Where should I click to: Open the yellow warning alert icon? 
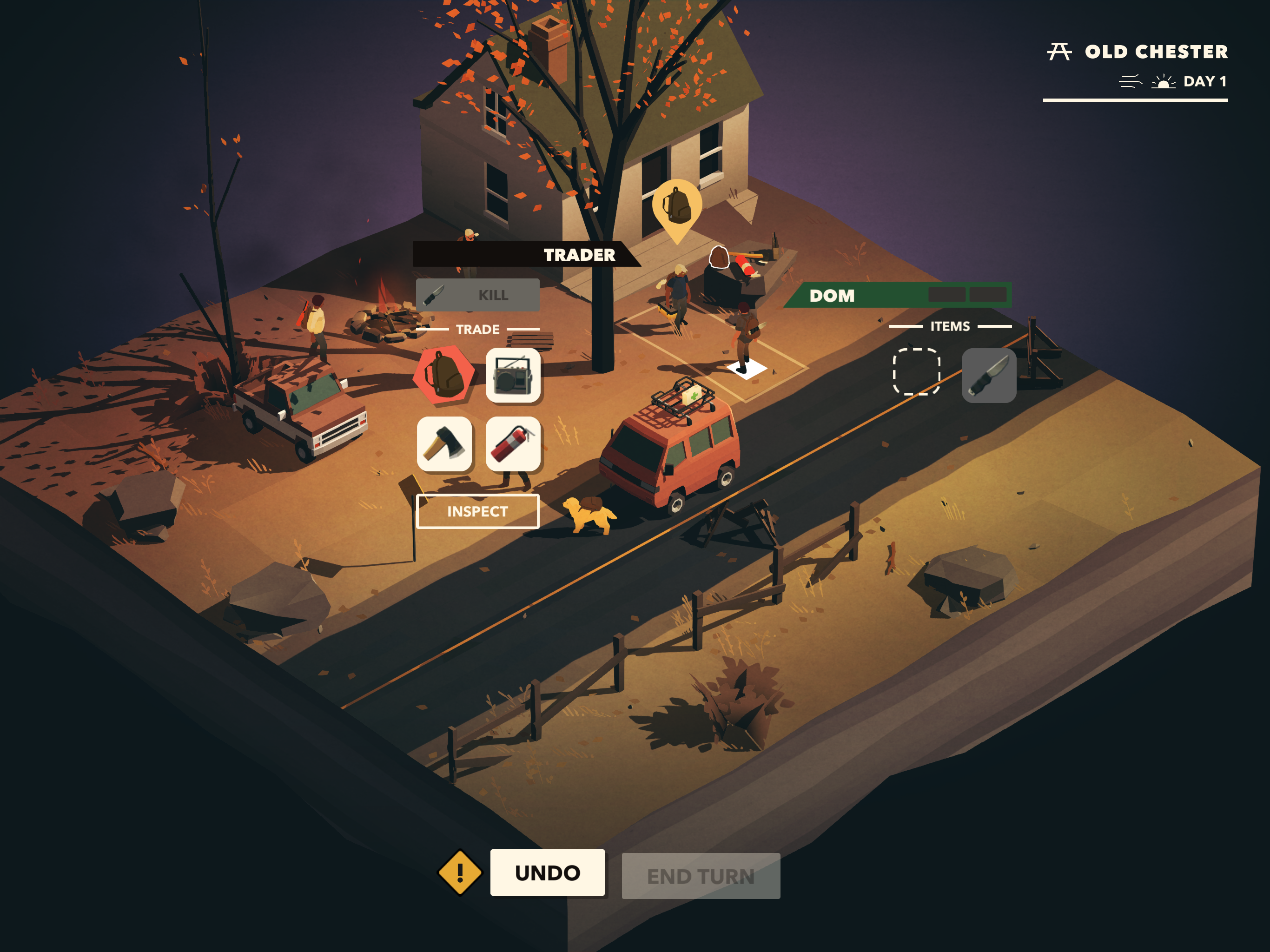point(459,873)
